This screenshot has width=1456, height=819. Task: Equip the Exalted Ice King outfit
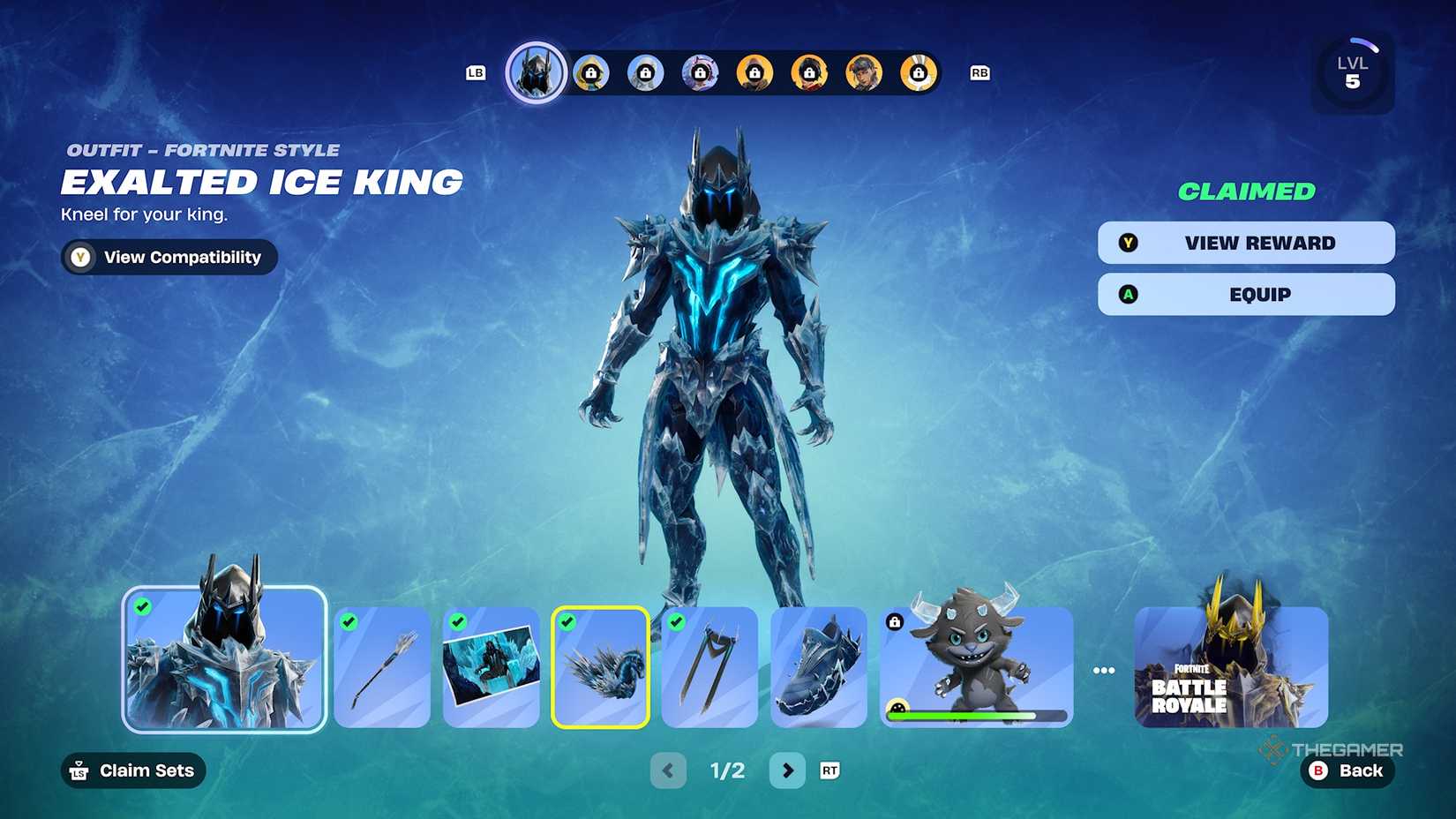tap(1245, 295)
